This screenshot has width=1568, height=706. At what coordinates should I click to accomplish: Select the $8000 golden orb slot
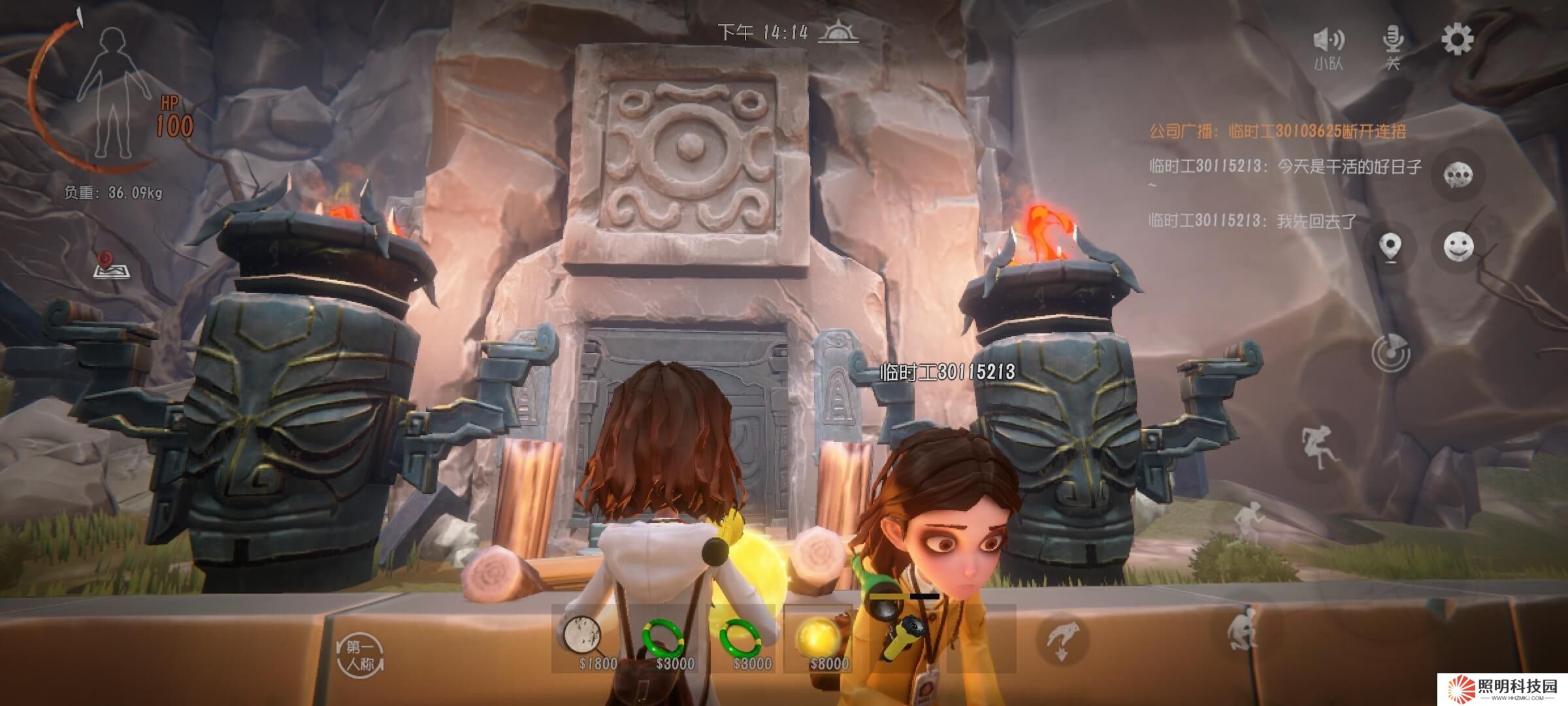coord(821,639)
